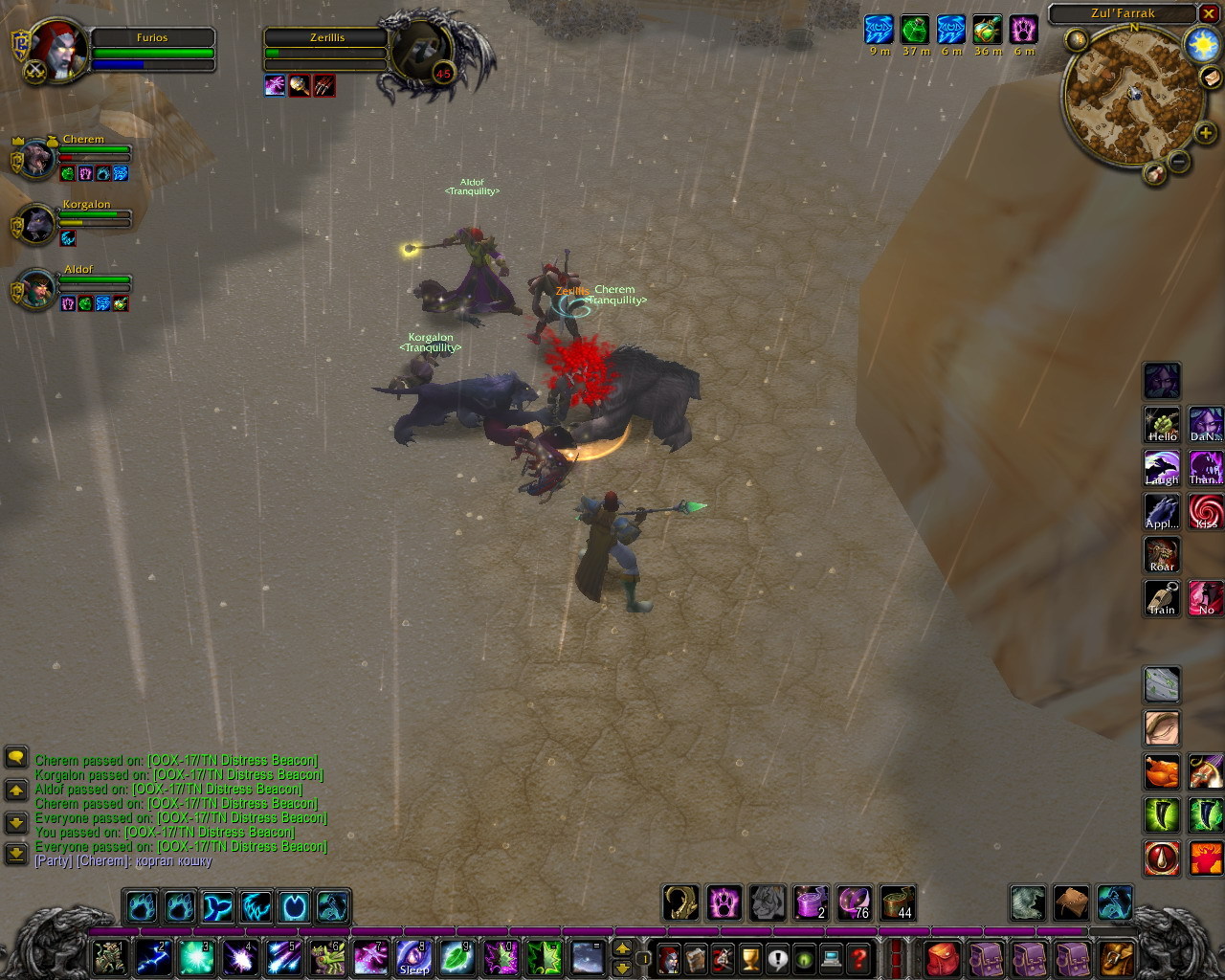Use the Sleep ability on the action bar

point(413,957)
